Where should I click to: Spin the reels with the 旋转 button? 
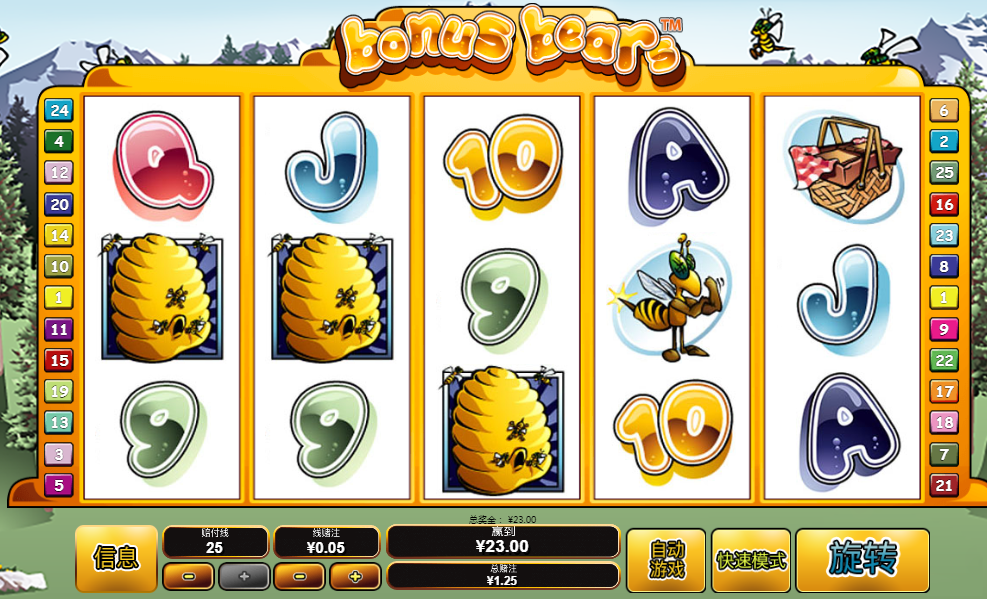coord(862,559)
